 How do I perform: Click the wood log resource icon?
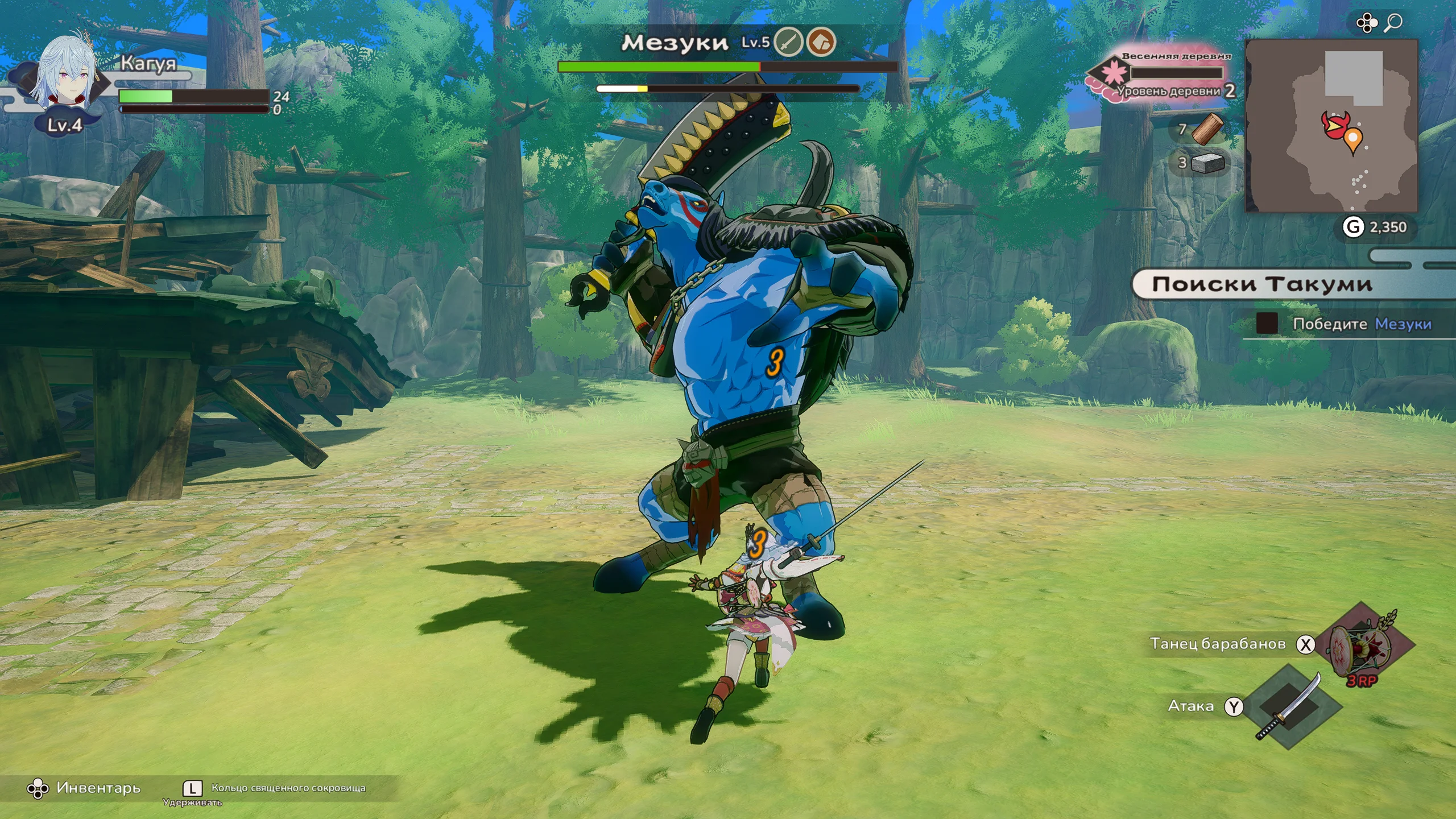1206,129
